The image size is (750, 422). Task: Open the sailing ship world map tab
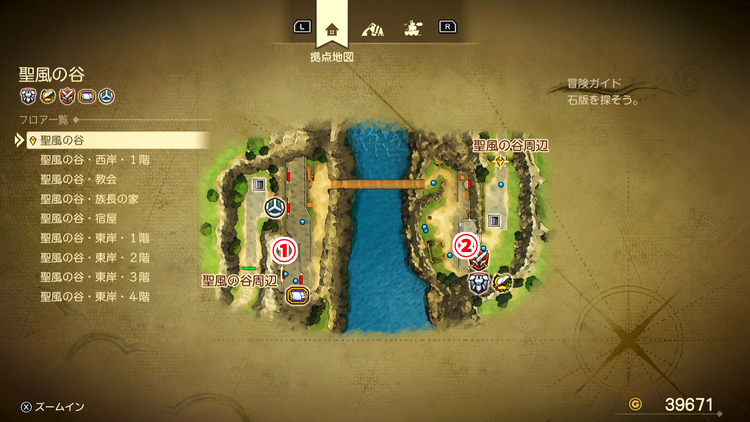tap(410, 28)
